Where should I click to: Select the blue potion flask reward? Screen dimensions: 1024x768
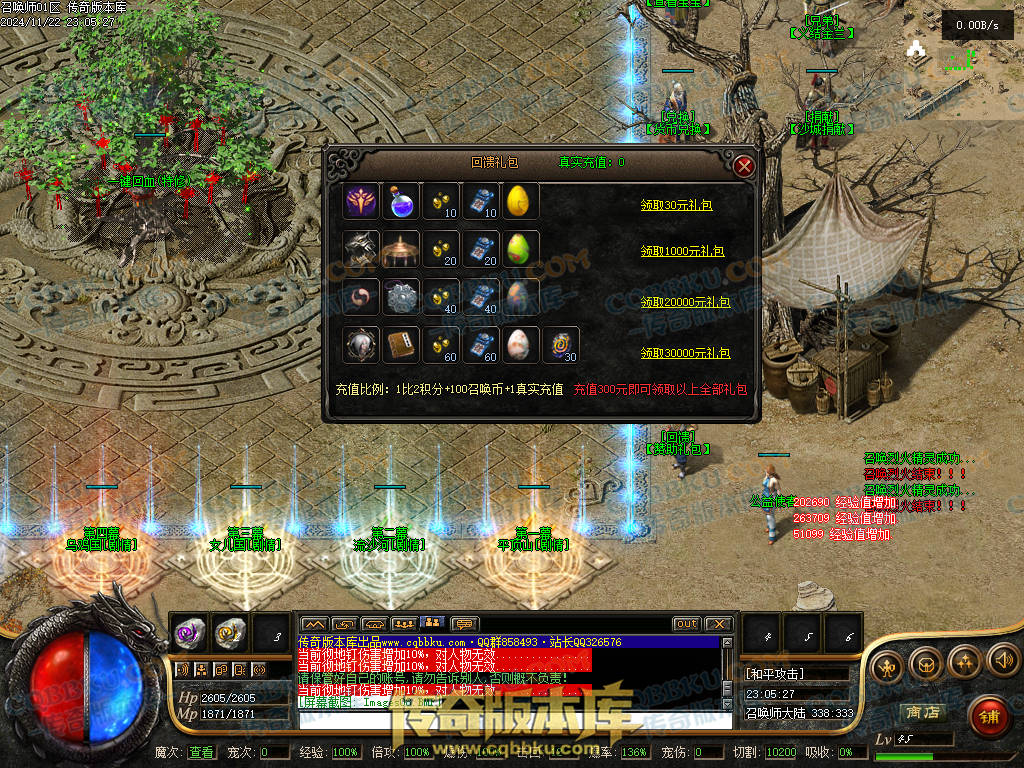point(401,201)
